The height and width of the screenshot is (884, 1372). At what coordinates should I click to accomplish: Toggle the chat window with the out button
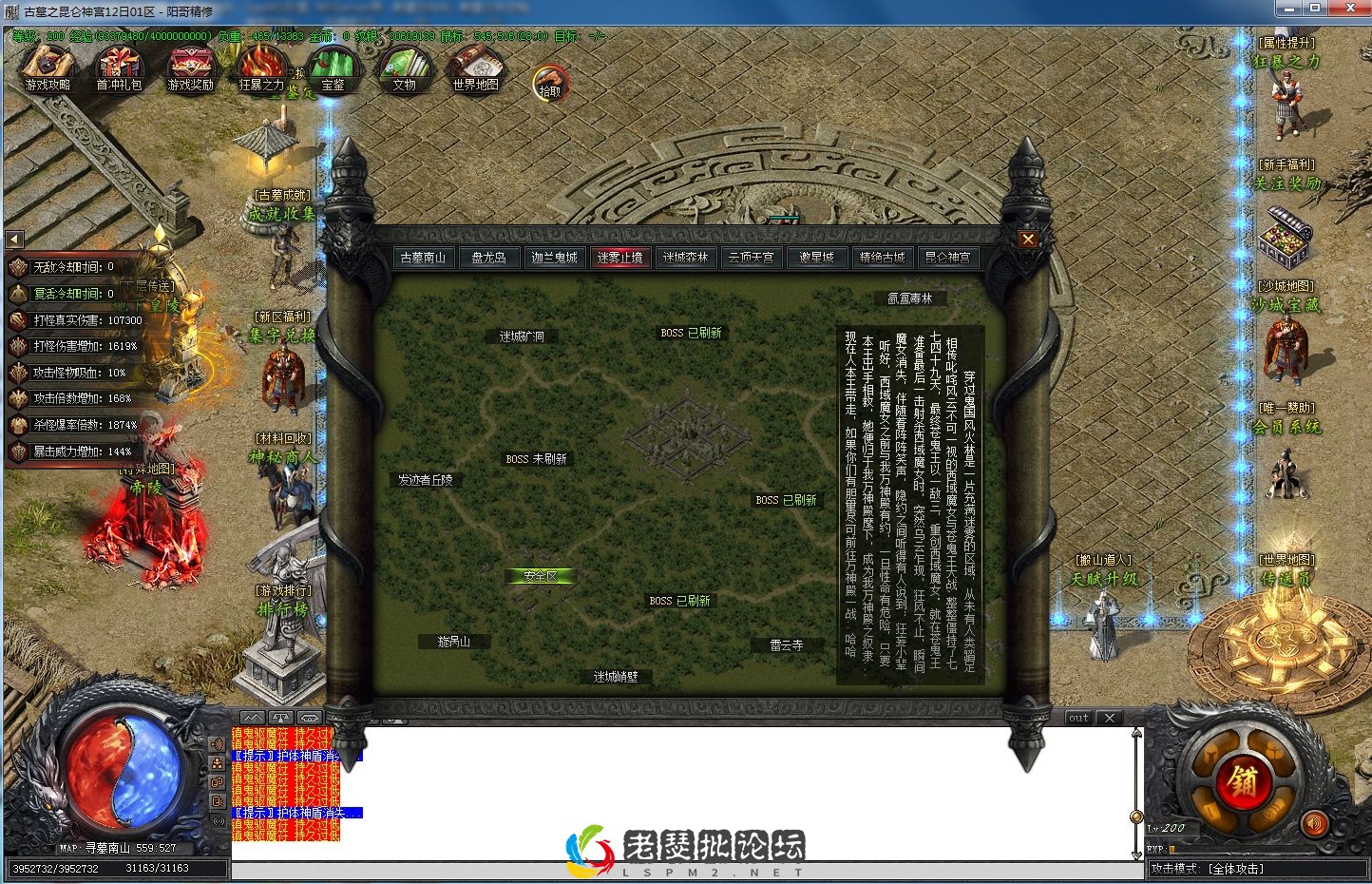click(x=1078, y=718)
